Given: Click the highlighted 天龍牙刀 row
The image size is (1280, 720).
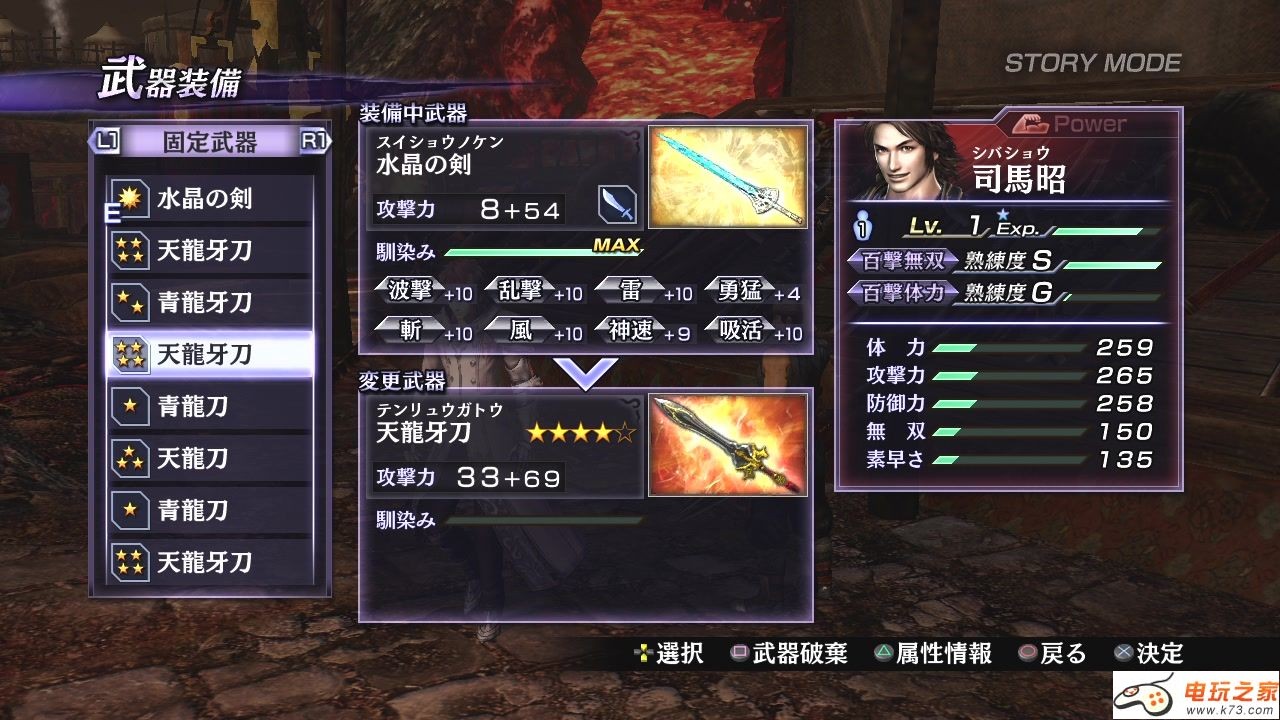Looking at the screenshot, I should 210,354.
